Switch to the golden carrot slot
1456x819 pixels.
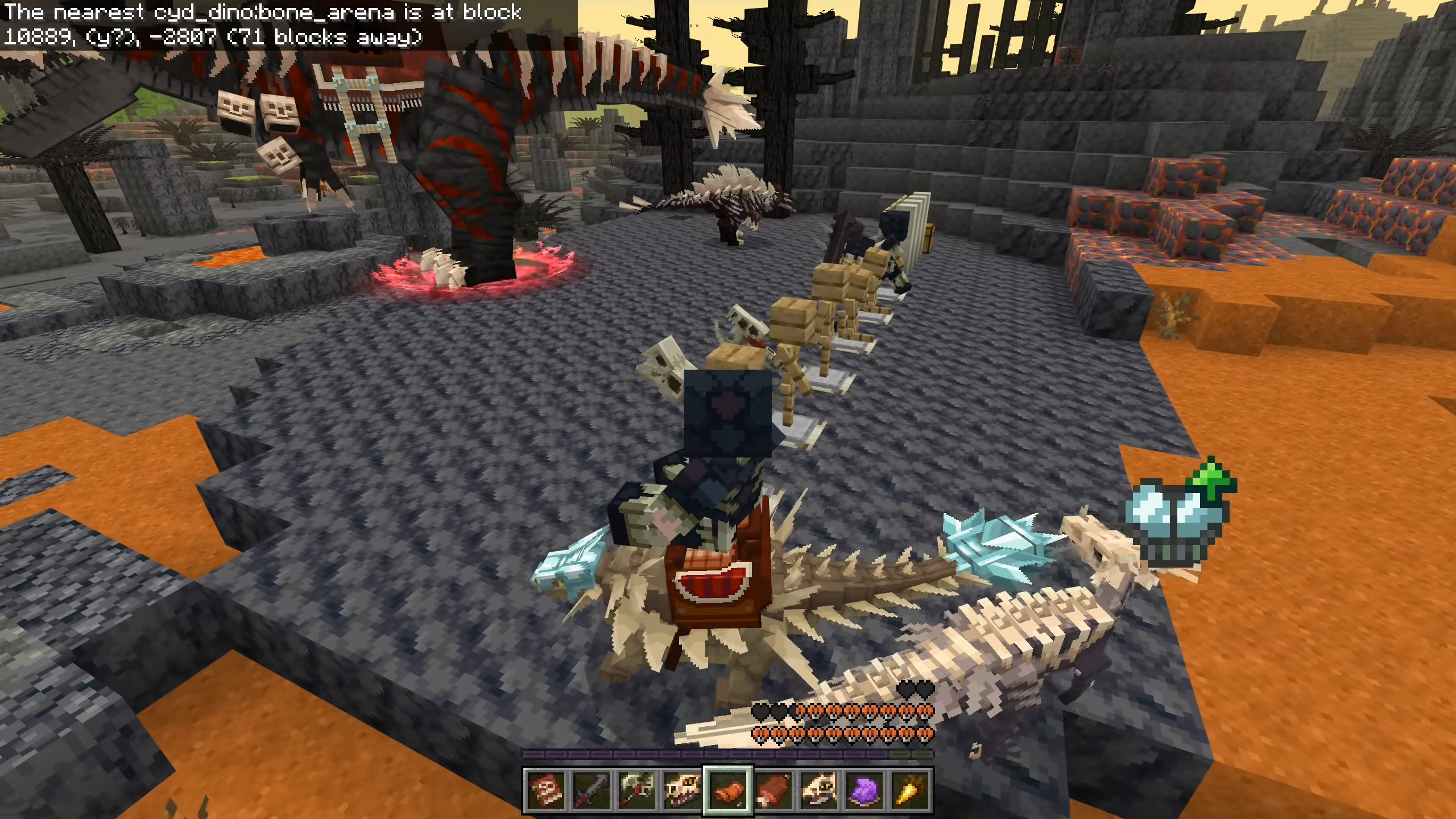pos(910,791)
